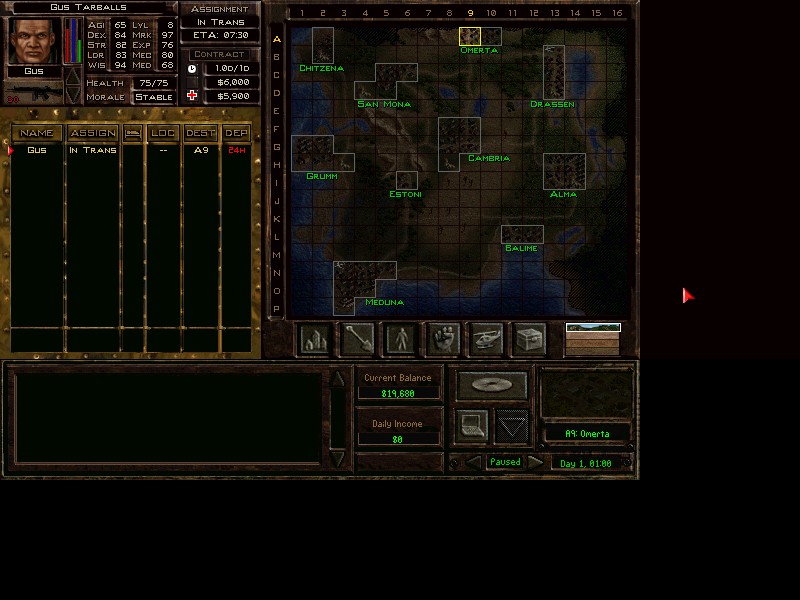Sort the roster by Dest column
The image size is (800, 600).
coord(201,133)
